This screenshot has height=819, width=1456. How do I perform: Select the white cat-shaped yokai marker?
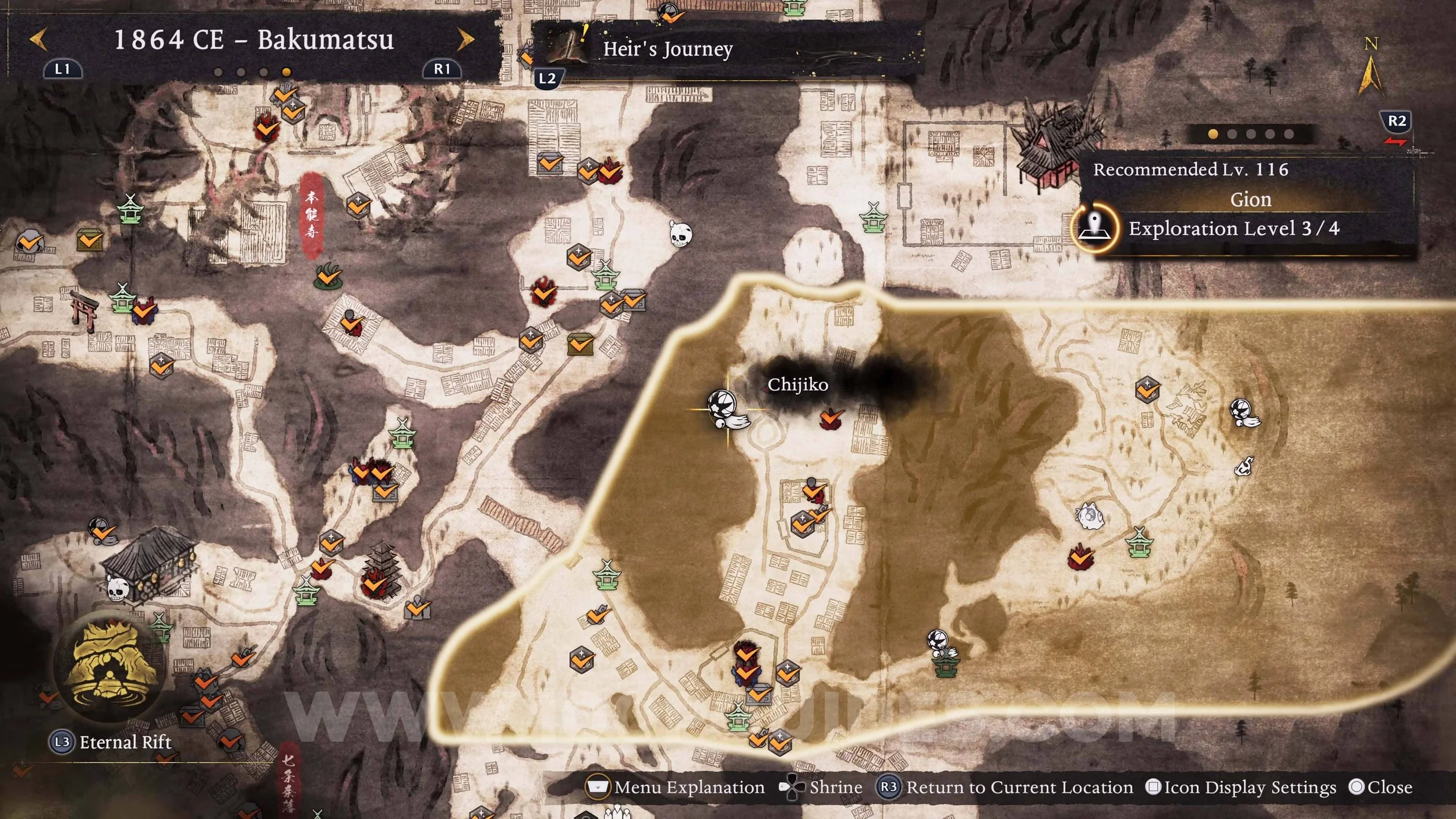coord(1089,516)
